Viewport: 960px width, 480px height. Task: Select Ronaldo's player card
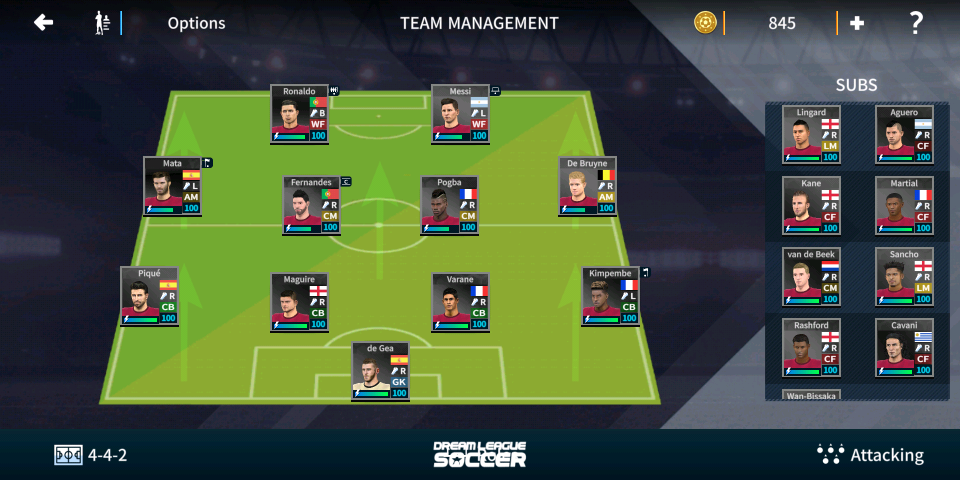point(299,114)
